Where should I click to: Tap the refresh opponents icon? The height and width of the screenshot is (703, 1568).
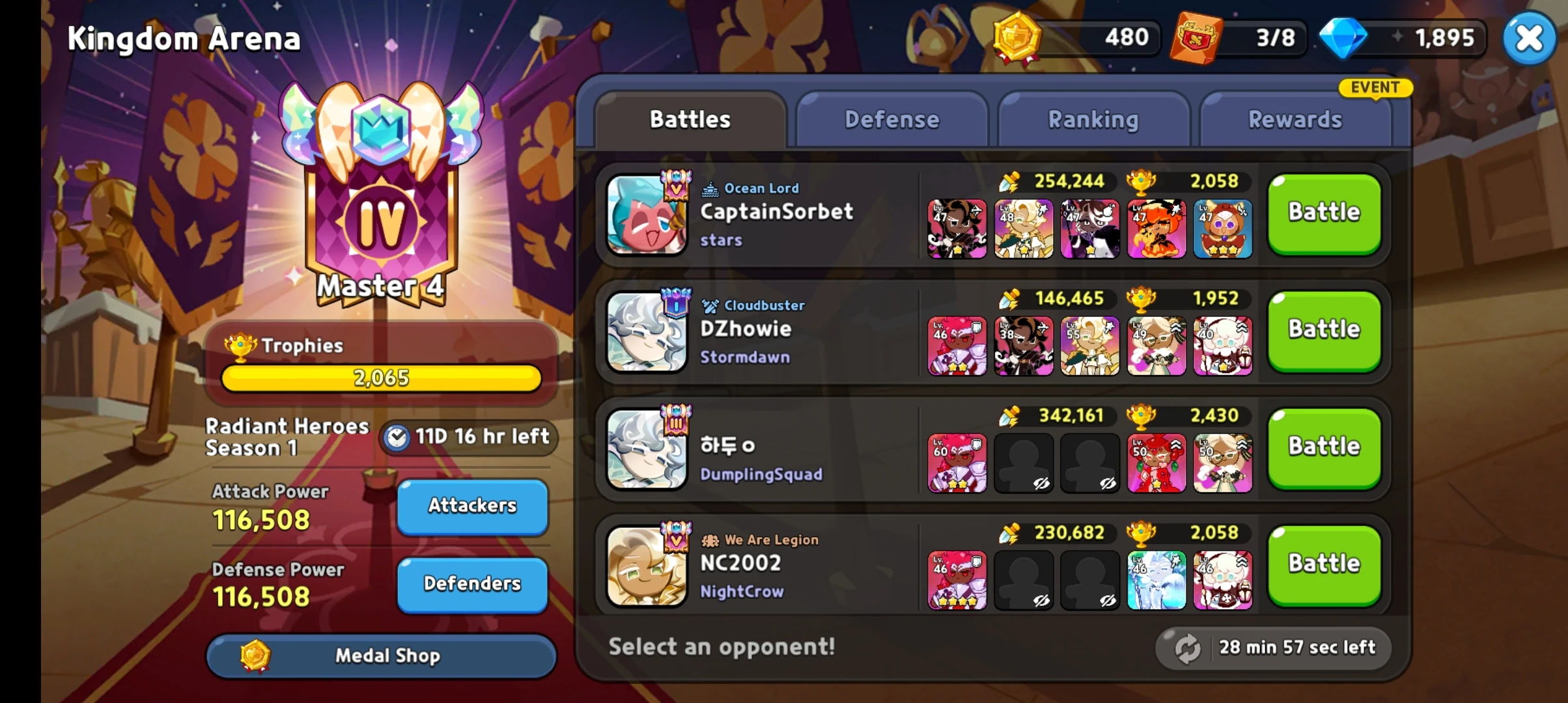coord(1187,648)
